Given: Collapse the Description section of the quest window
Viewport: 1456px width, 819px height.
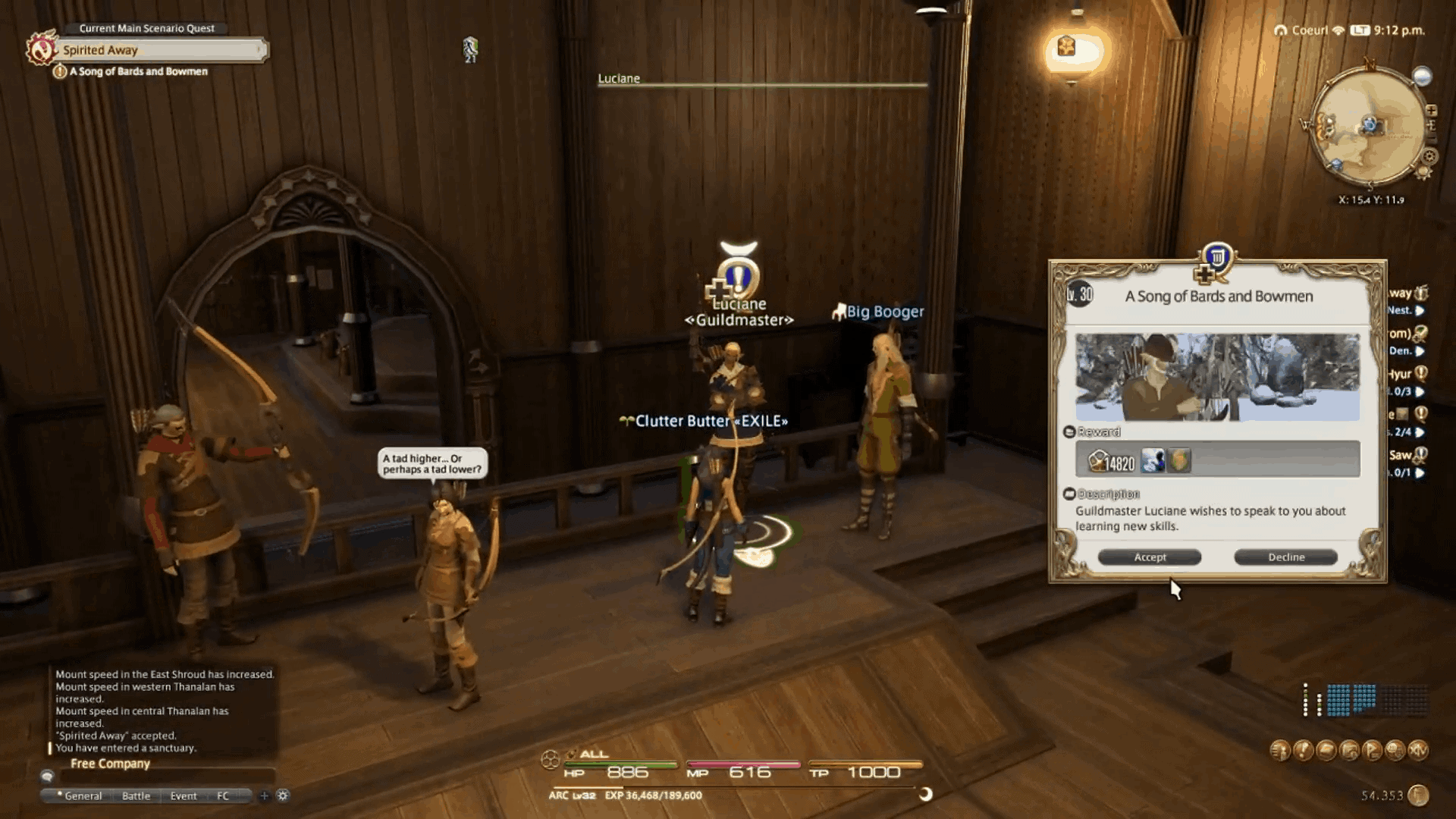Looking at the screenshot, I should tap(1071, 494).
